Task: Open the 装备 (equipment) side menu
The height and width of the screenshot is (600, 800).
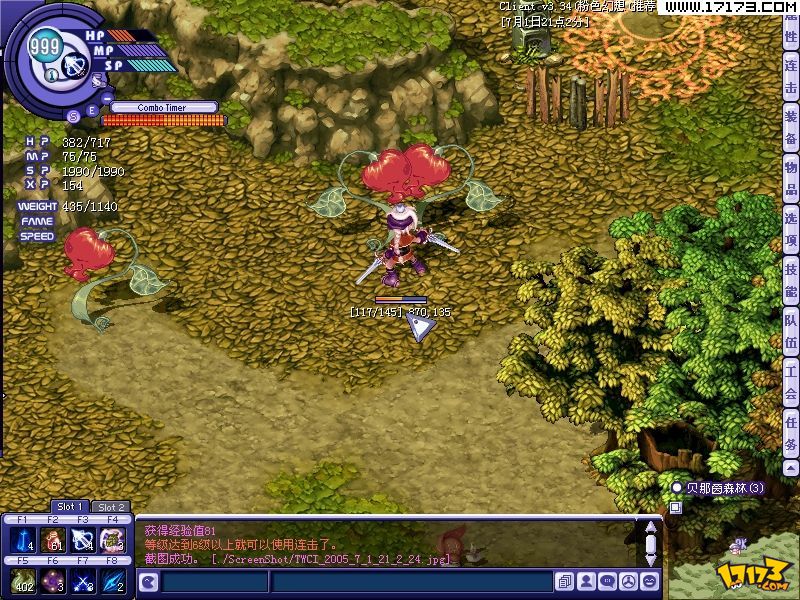Action: (791, 130)
